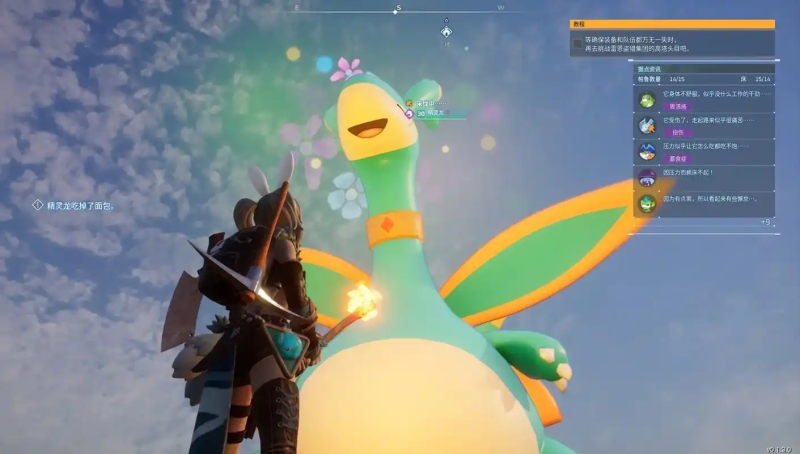Select the pal row with 扭伤 status
Viewport: 800px width, 454px height.
[704, 125]
